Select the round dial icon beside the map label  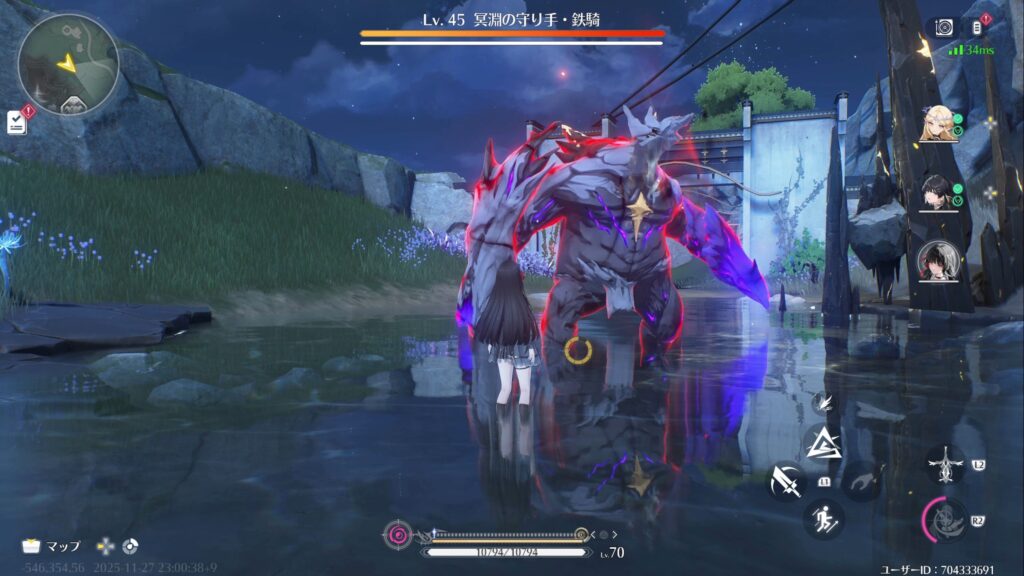coord(130,546)
